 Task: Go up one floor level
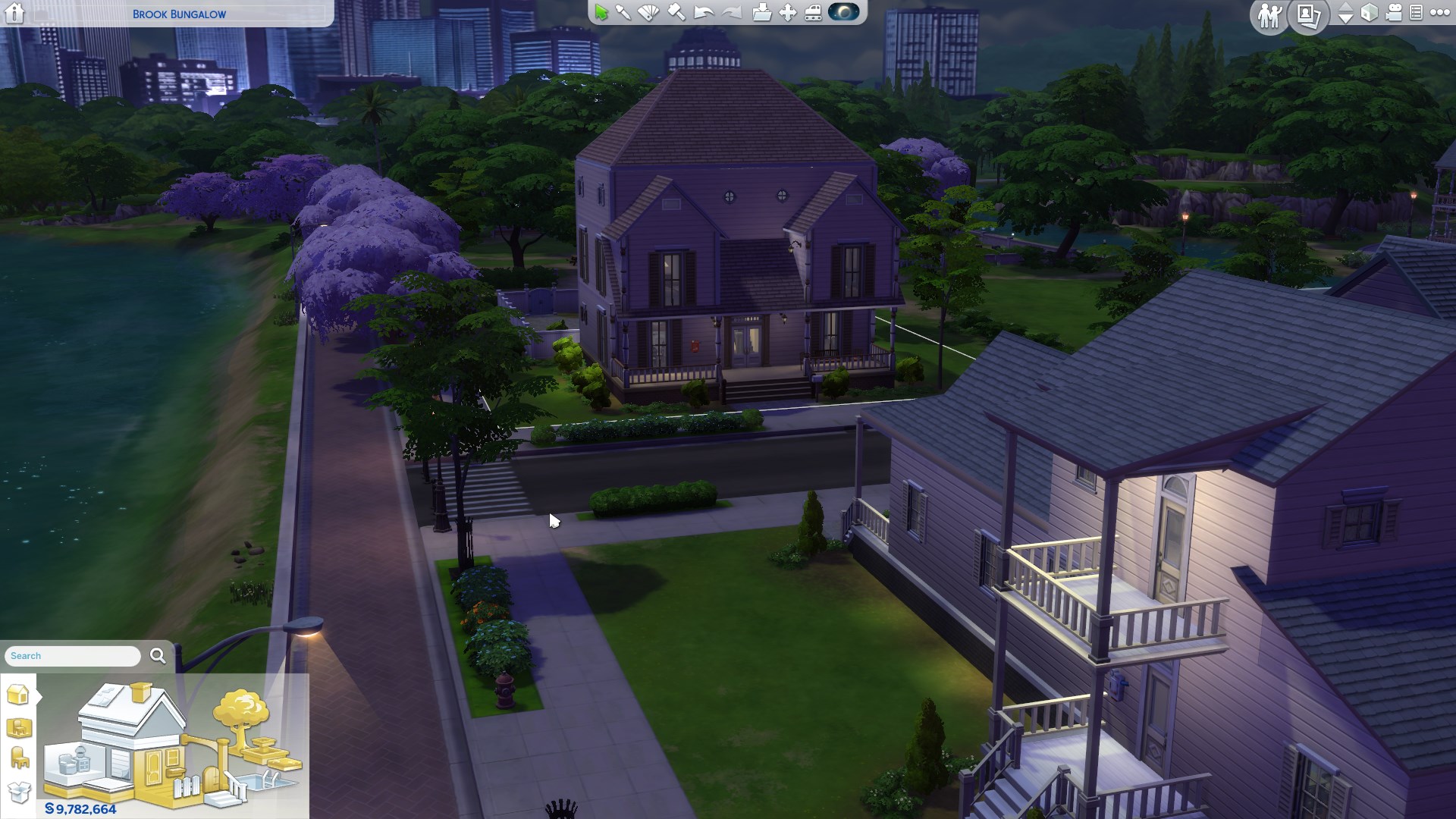[x=1345, y=7]
